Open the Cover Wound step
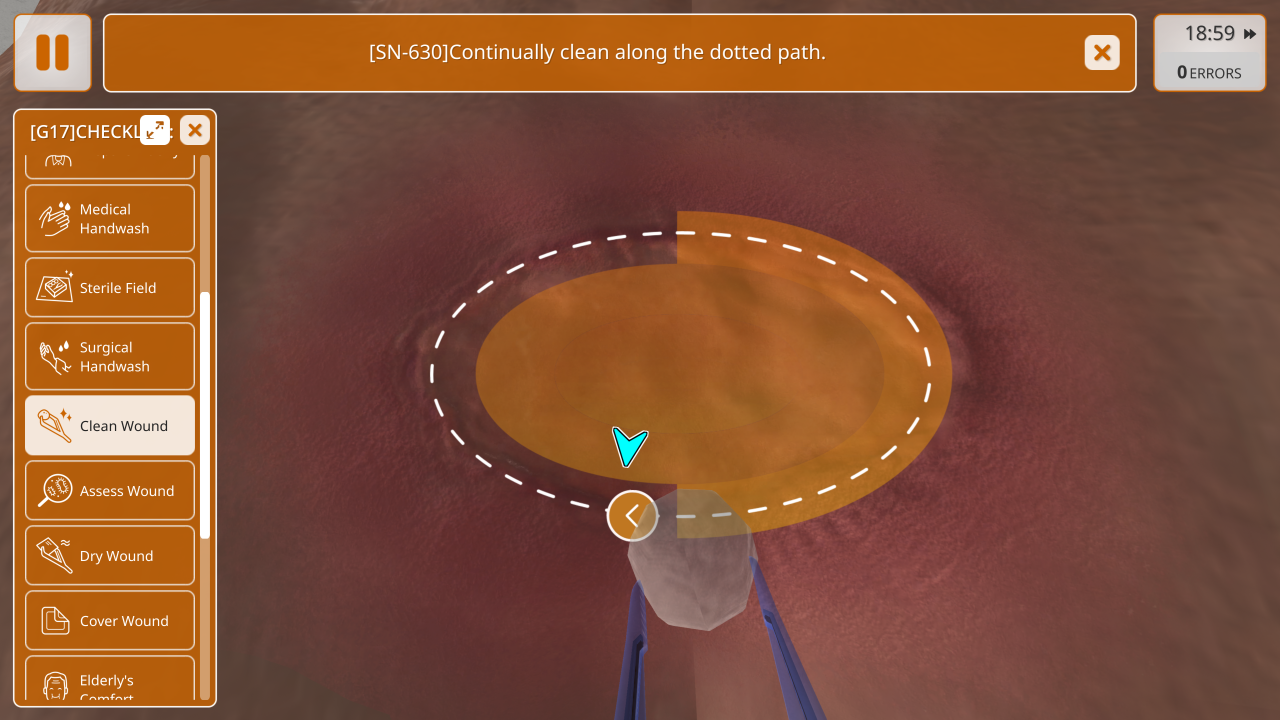 (x=110, y=621)
